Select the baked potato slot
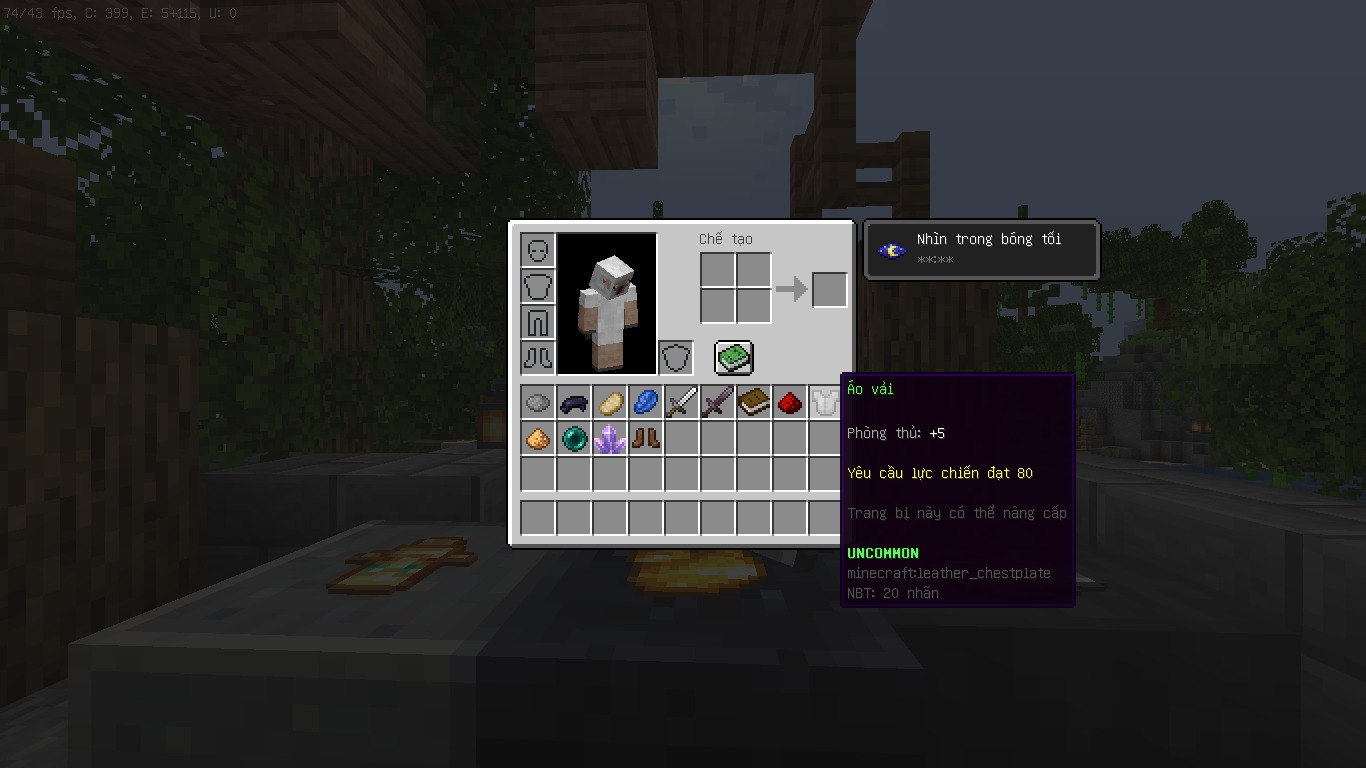The height and width of the screenshot is (768, 1366). coord(609,403)
